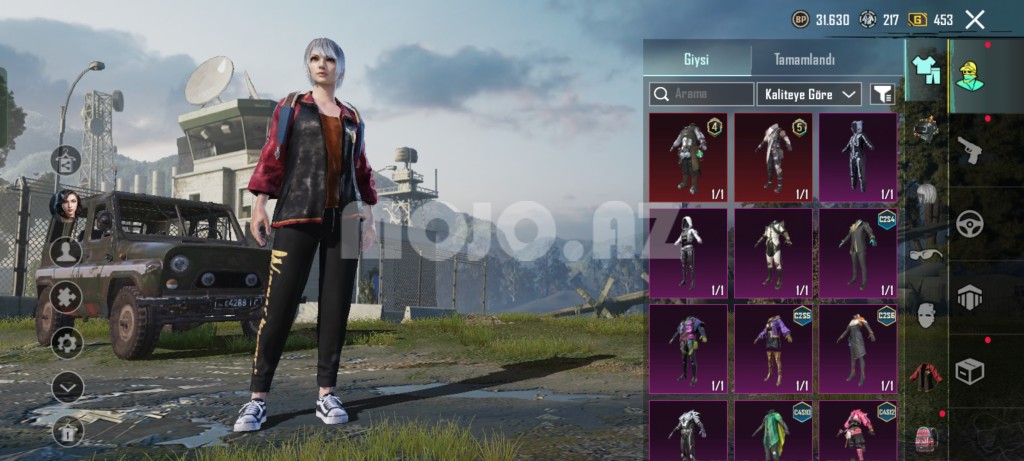The width and height of the screenshot is (1024, 461).
Task: Open the glasses subcategory
Action: (926, 254)
